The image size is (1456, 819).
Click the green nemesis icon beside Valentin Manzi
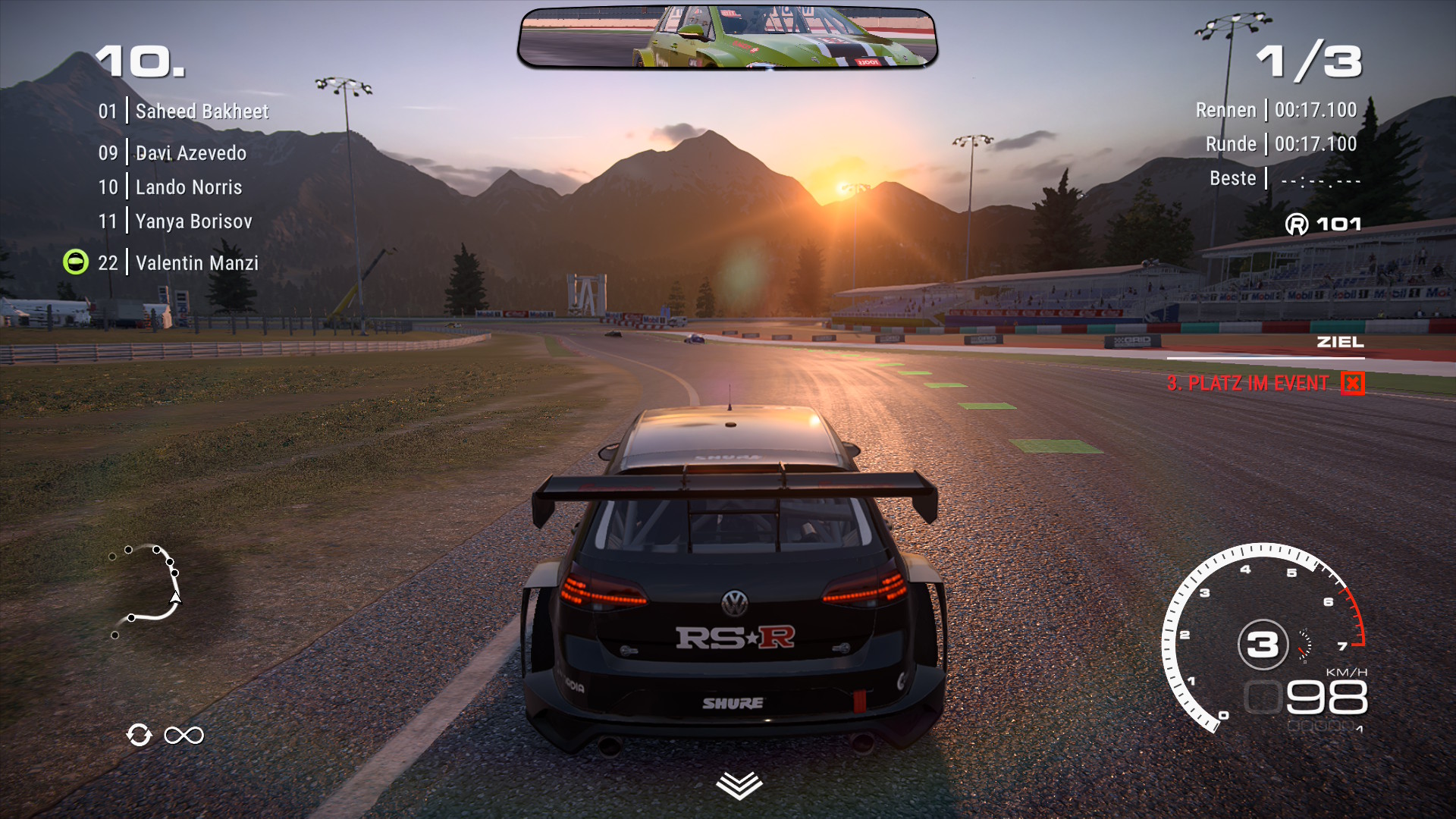(x=76, y=262)
